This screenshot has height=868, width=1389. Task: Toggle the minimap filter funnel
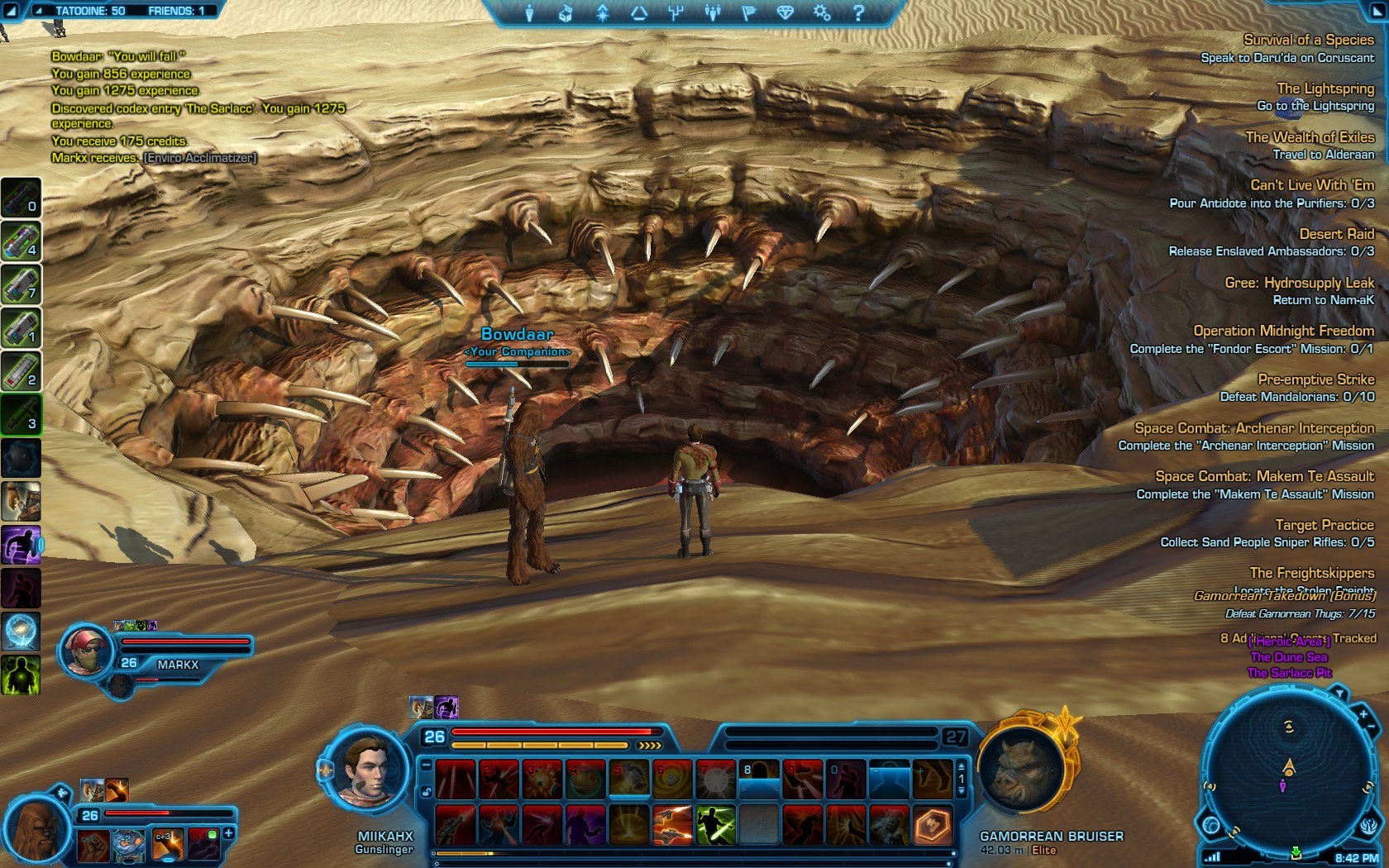tap(1340, 693)
